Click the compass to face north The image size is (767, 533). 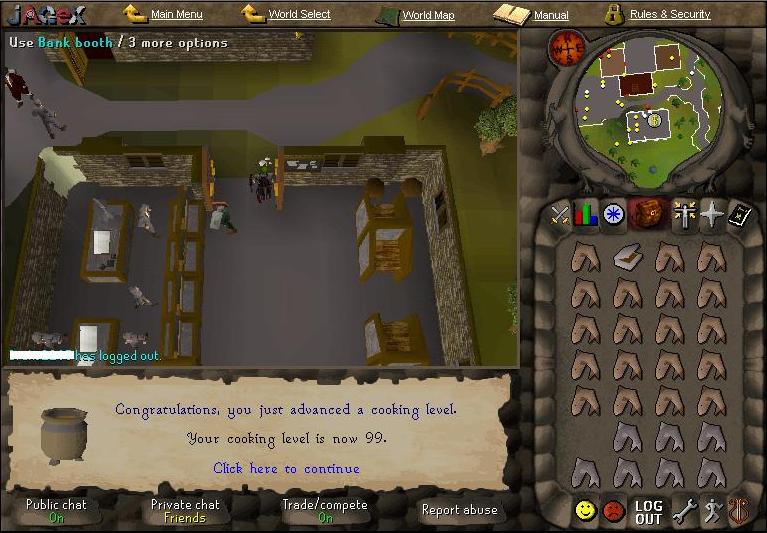pyautogui.click(x=567, y=47)
